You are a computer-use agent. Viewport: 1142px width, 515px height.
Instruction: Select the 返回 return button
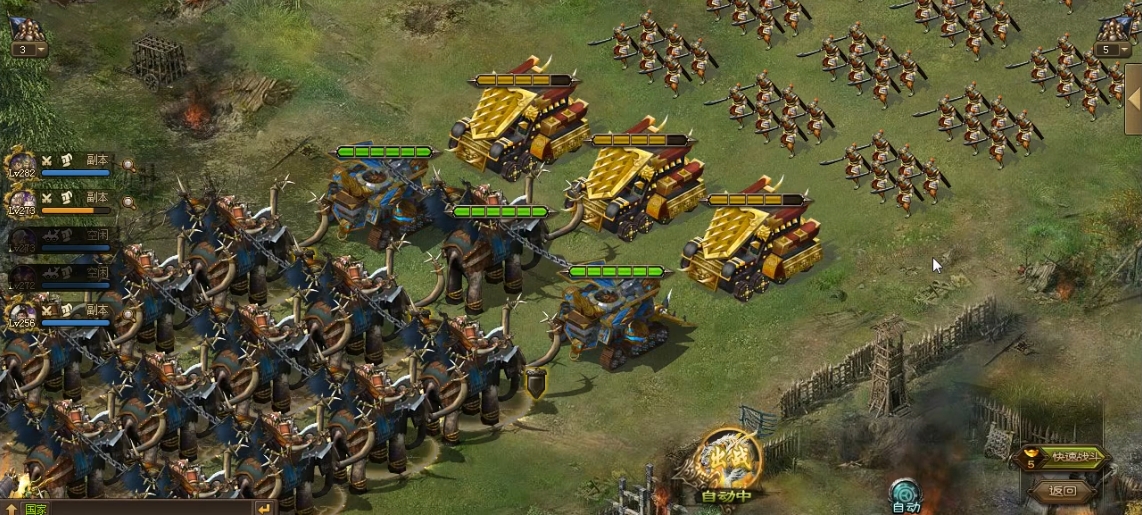tap(1062, 490)
